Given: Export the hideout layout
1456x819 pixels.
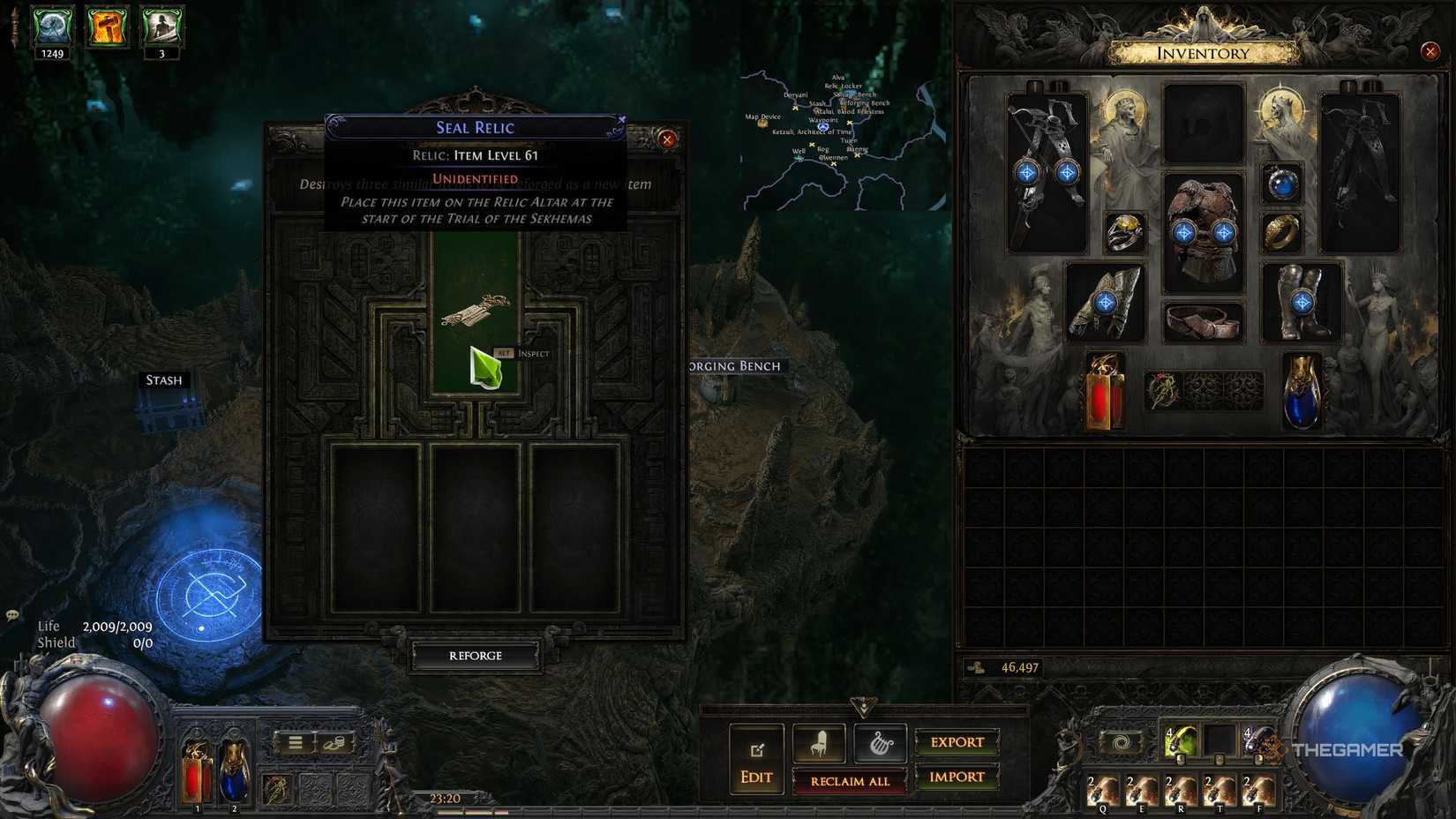Looking at the screenshot, I should [x=957, y=742].
